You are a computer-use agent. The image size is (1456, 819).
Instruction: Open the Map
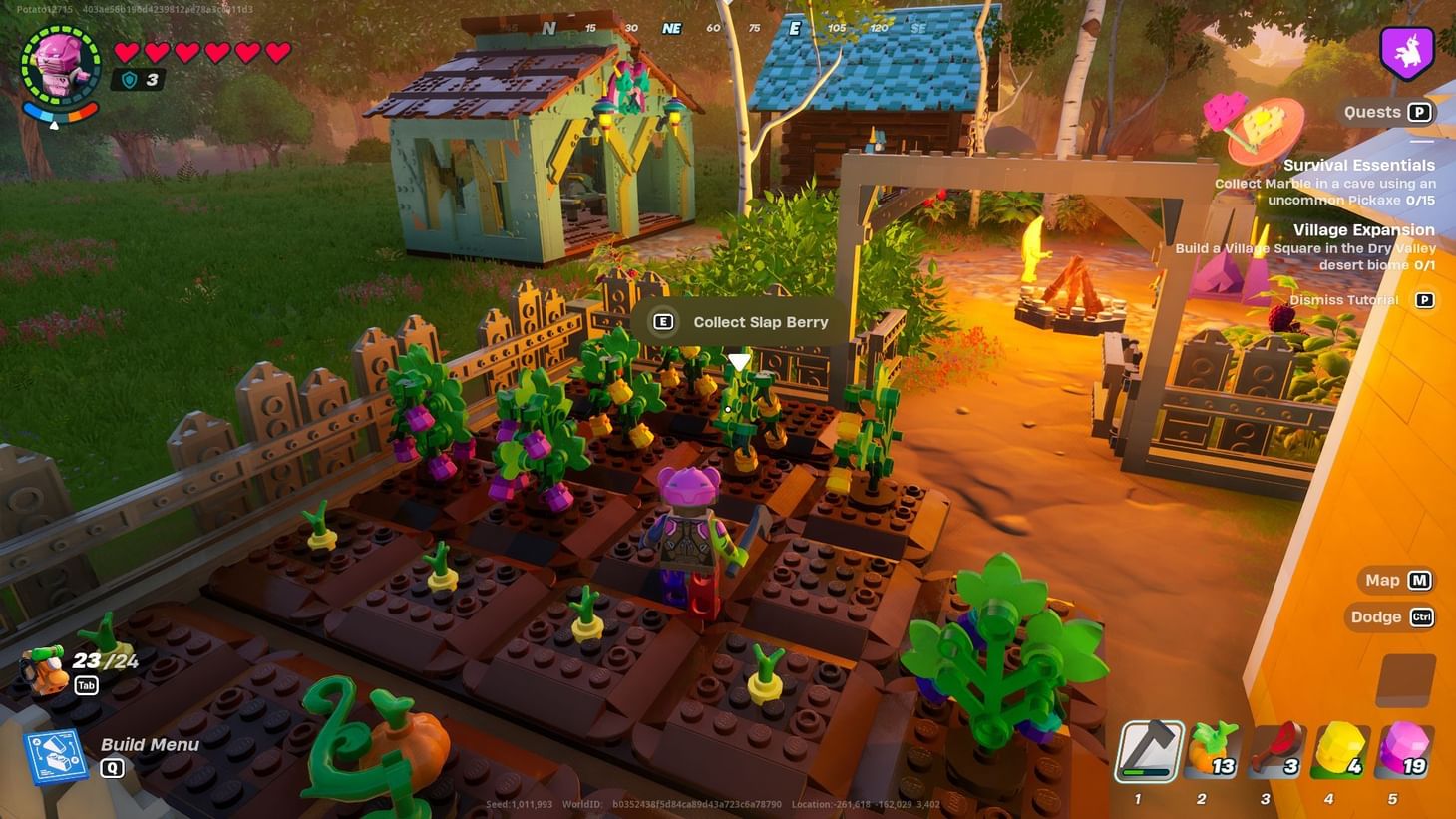point(1394,580)
